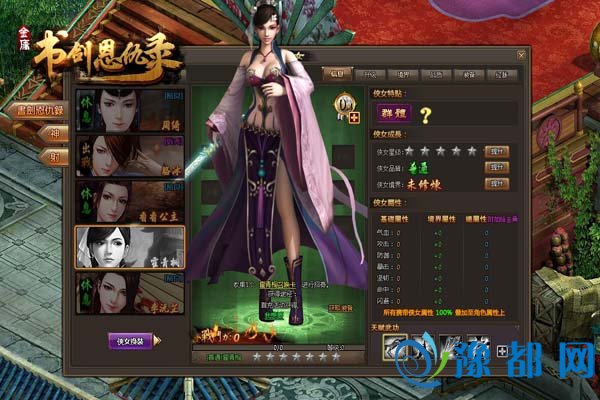Click the plus button beside the talent skills
The width and height of the screenshot is (600, 400).
coord(500,350)
